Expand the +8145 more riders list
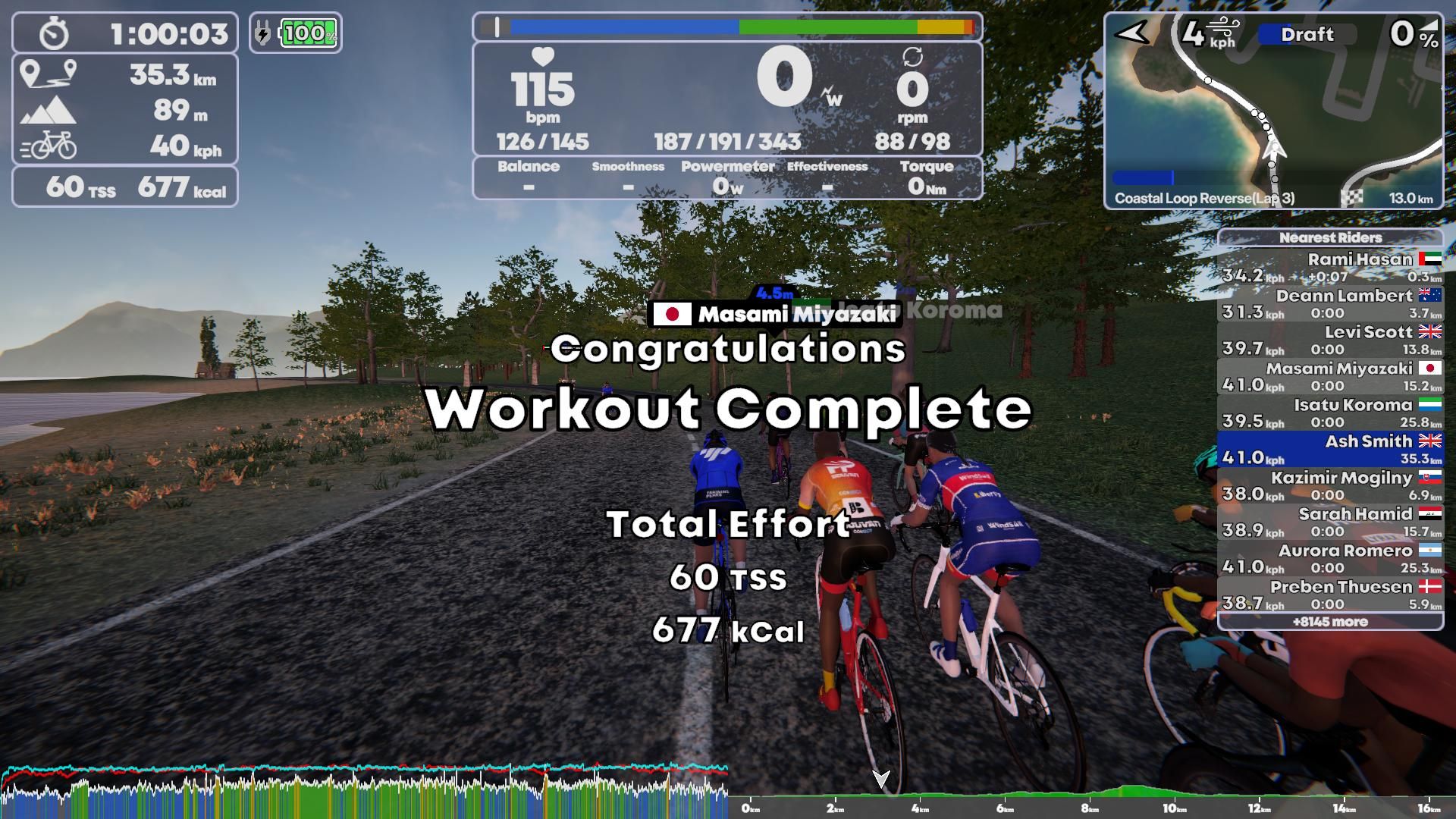The image size is (1456, 819). 1331,621
